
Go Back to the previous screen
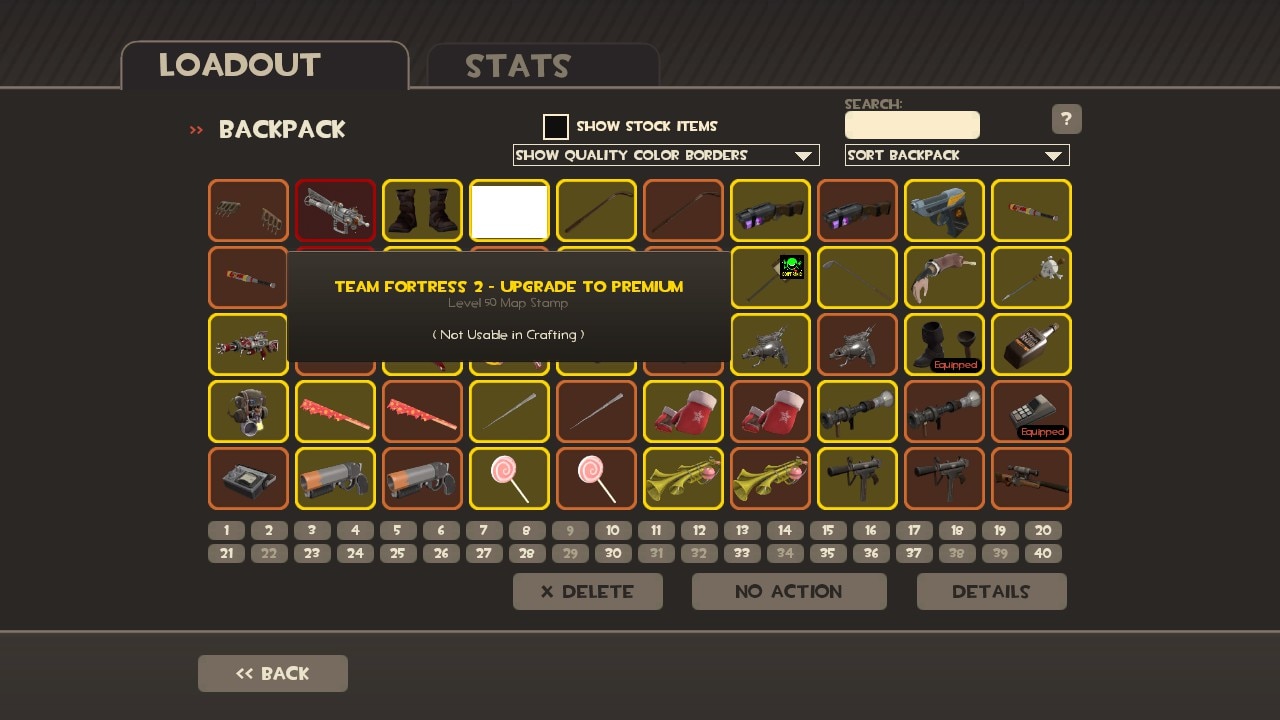[x=273, y=673]
